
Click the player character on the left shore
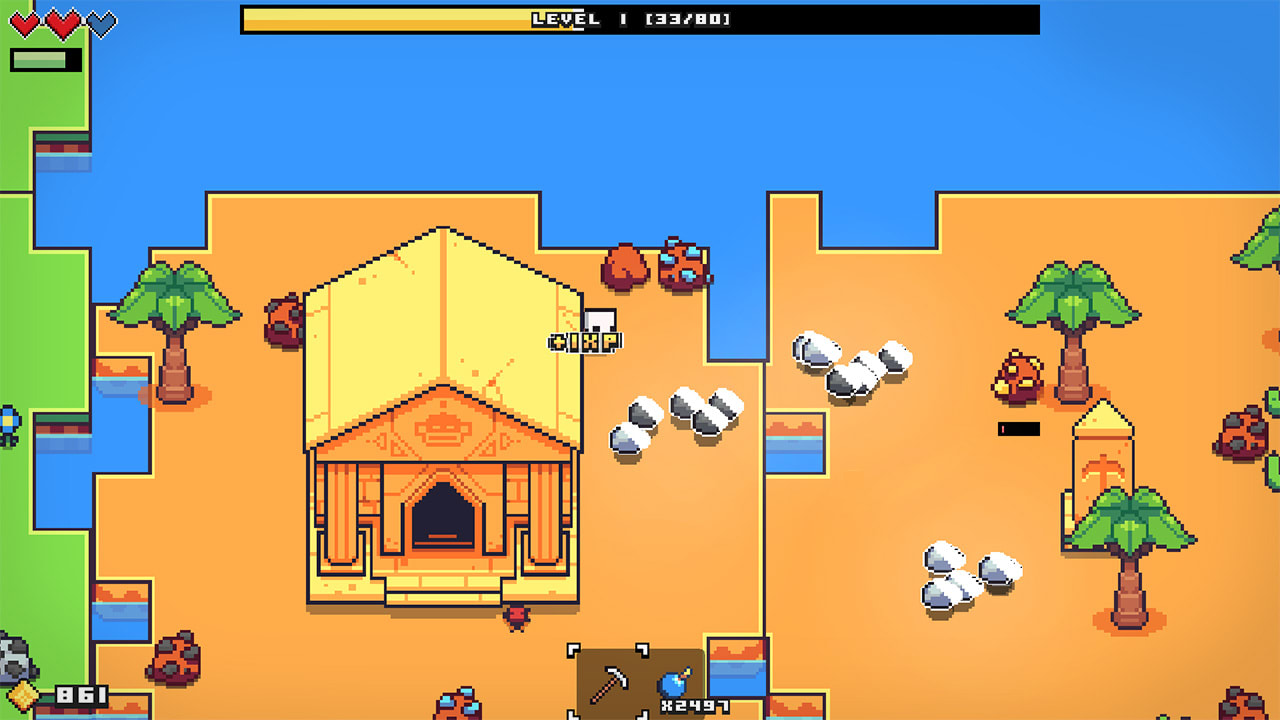pyautogui.click(x=8, y=425)
